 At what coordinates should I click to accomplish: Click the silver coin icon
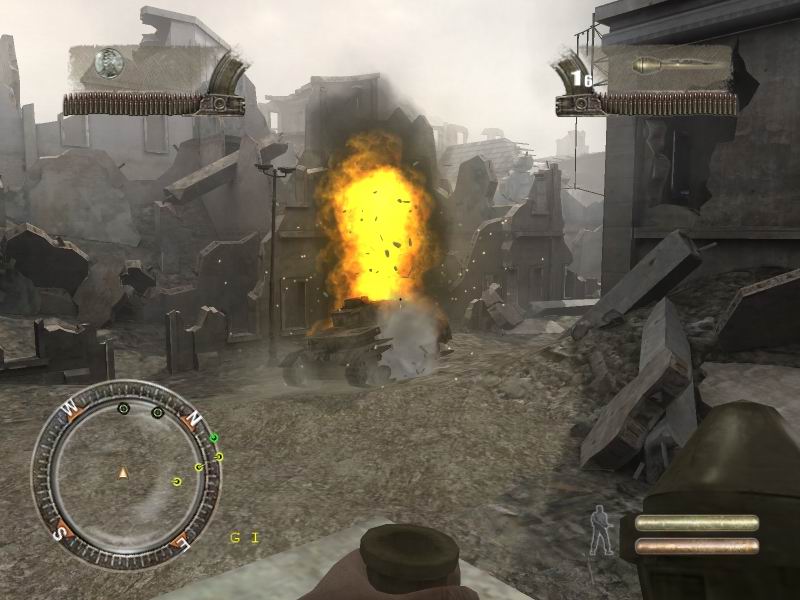(x=108, y=66)
